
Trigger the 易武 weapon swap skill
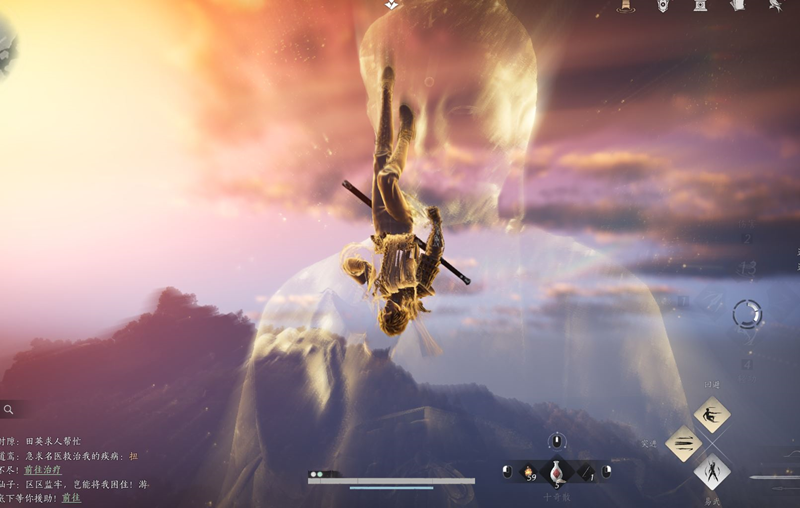(x=711, y=470)
